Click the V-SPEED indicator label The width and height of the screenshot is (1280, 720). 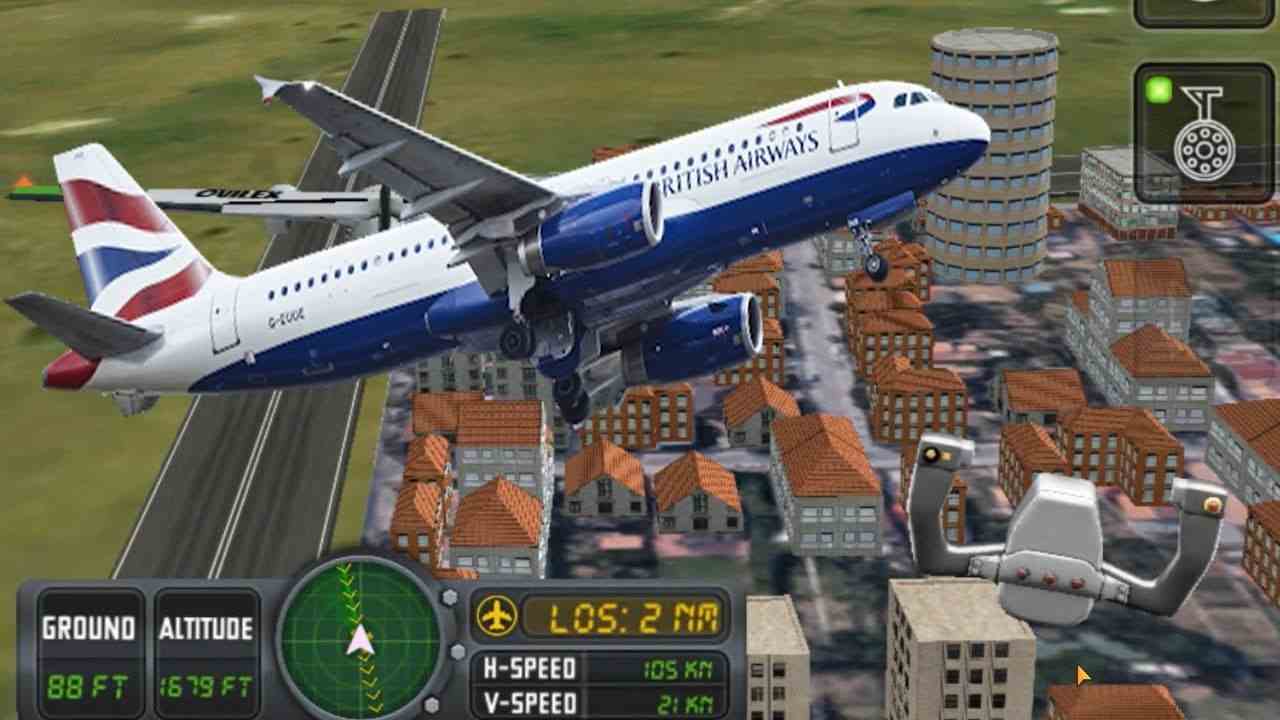point(528,703)
